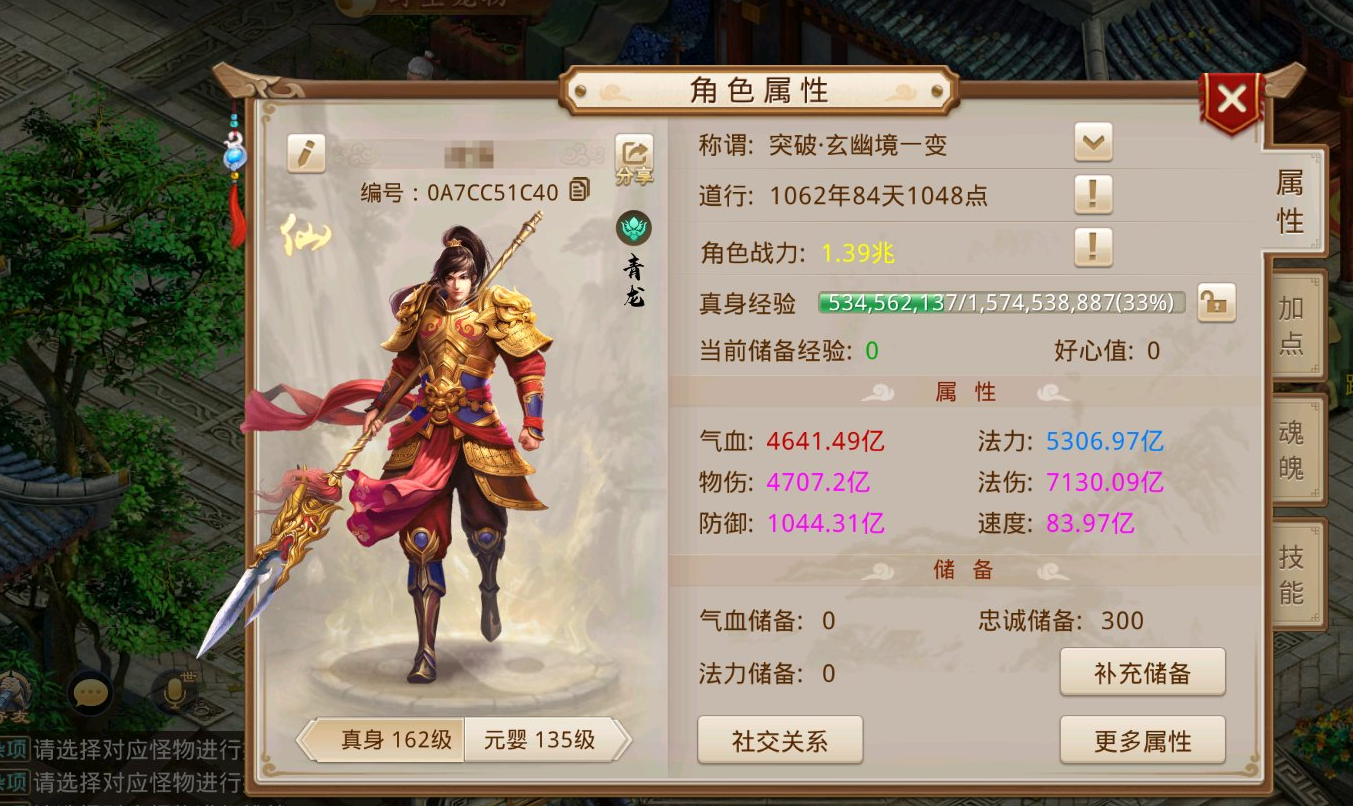Open the chat bubble icon
Screen dimensions: 1353x806
tap(91, 693)
